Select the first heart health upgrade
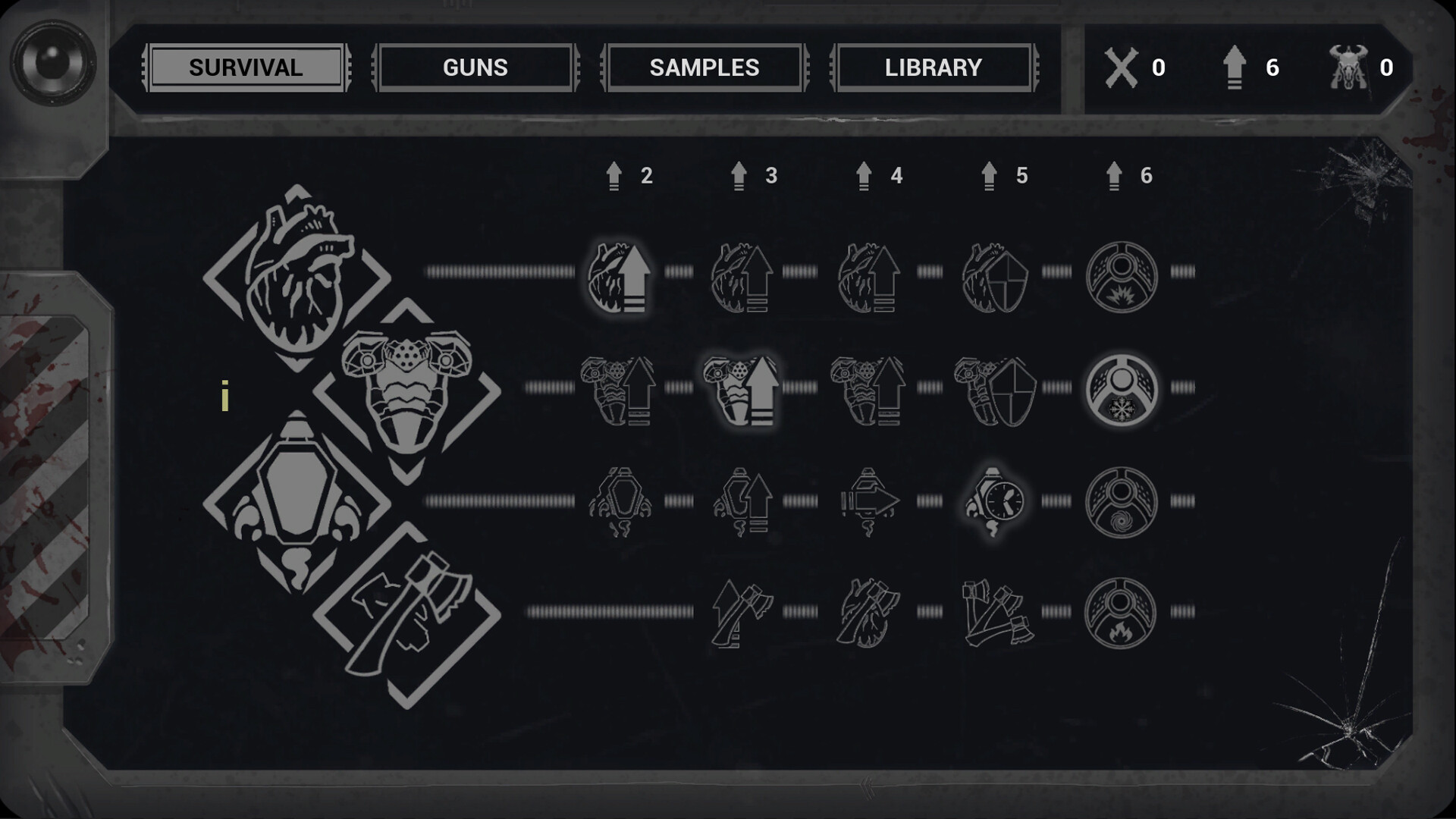This screenshot has width=1456, height=819. click(618, 277)
